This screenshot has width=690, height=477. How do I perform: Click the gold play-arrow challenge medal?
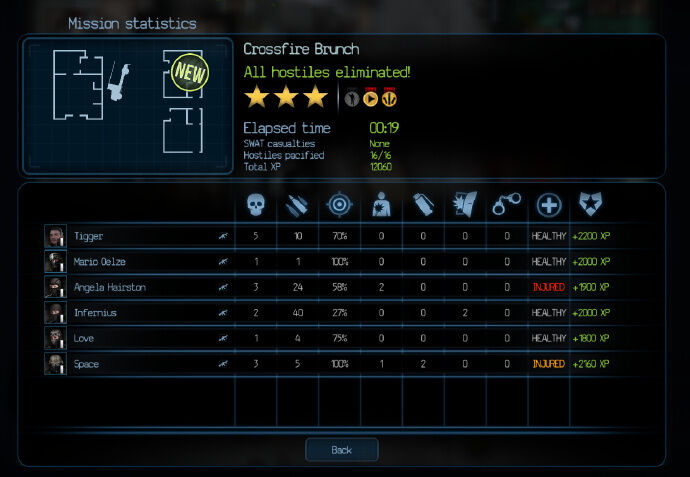click(x=370, y=98)
